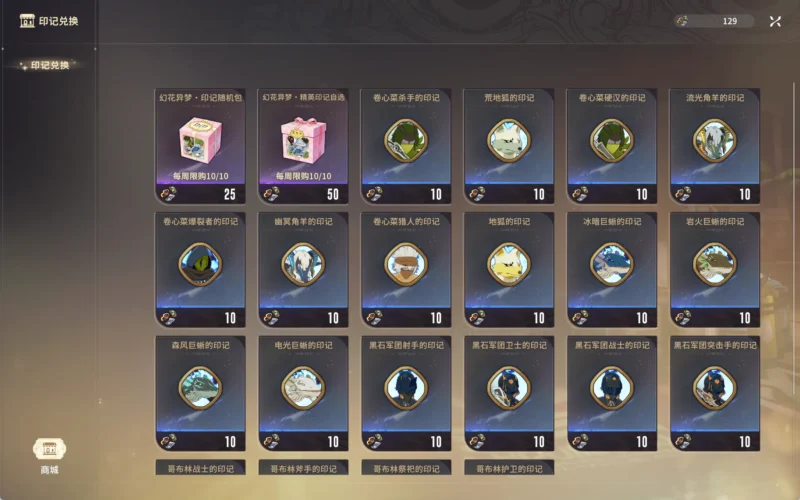Screen dimensions: 800x500
Task: Open the 幽冥角羊的印记 card
Action: click(x=303, y=267)
